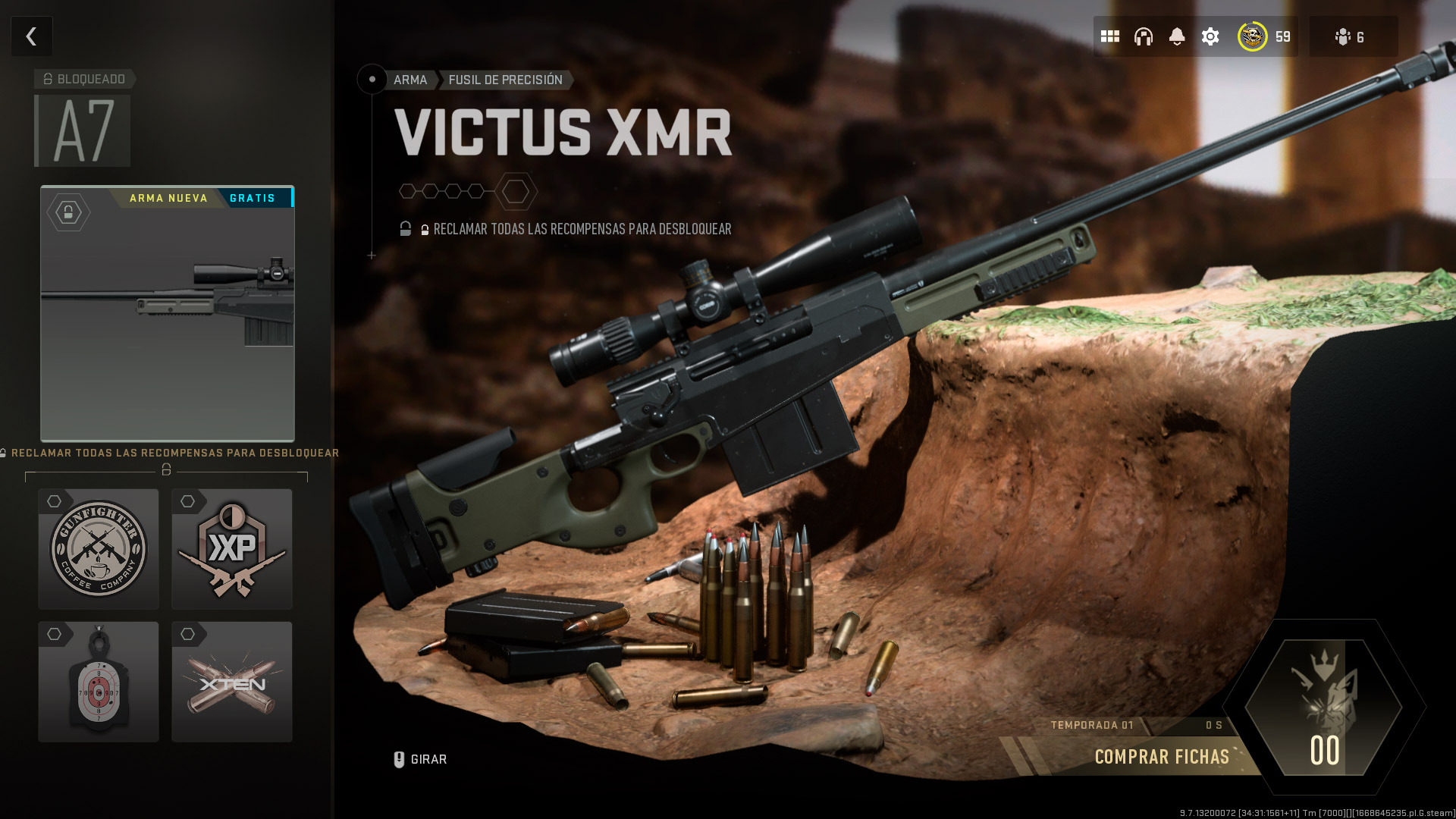Switch to the ARMA NUEVA tab

coord(168,198)
